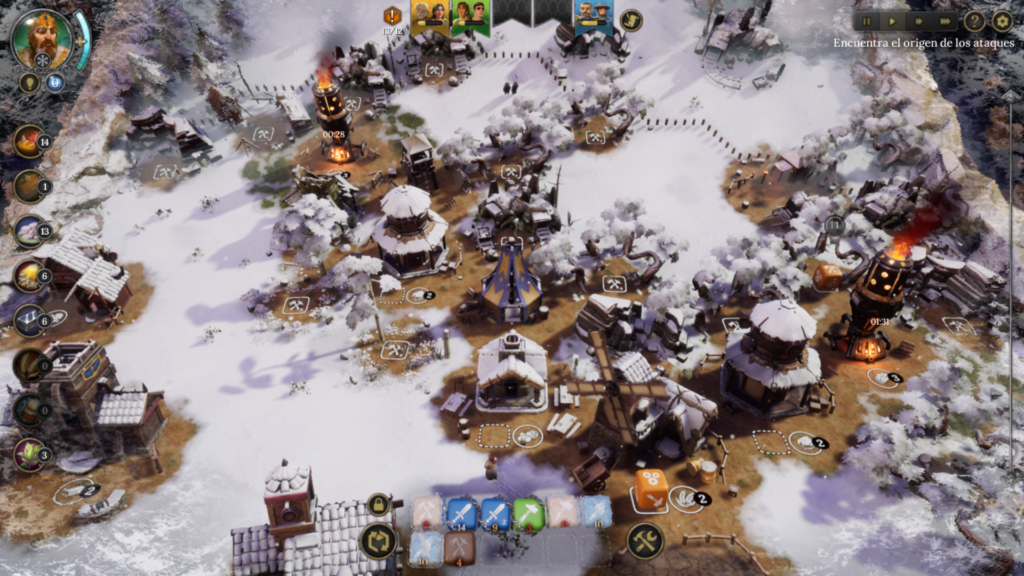This screenshot has width=1024, height=576.
Task: Open the help question mark button
Action: click(974, 20)
